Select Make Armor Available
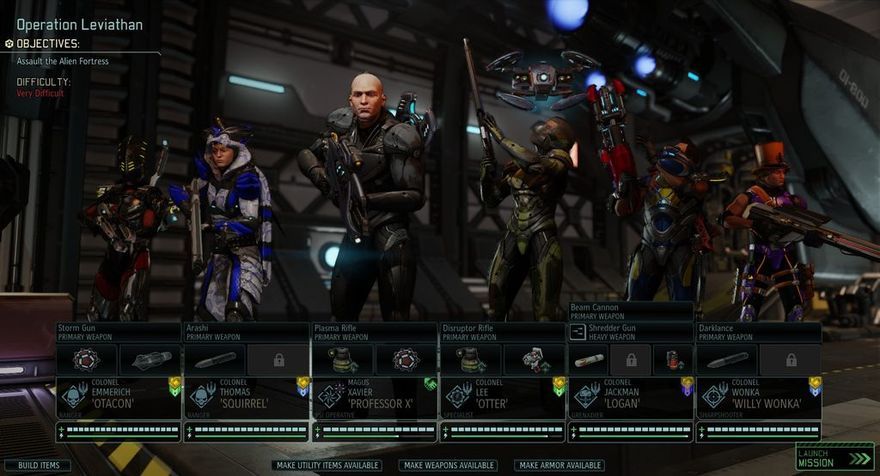The width and height of the screenshot is (880, 476). click(560, 465)
